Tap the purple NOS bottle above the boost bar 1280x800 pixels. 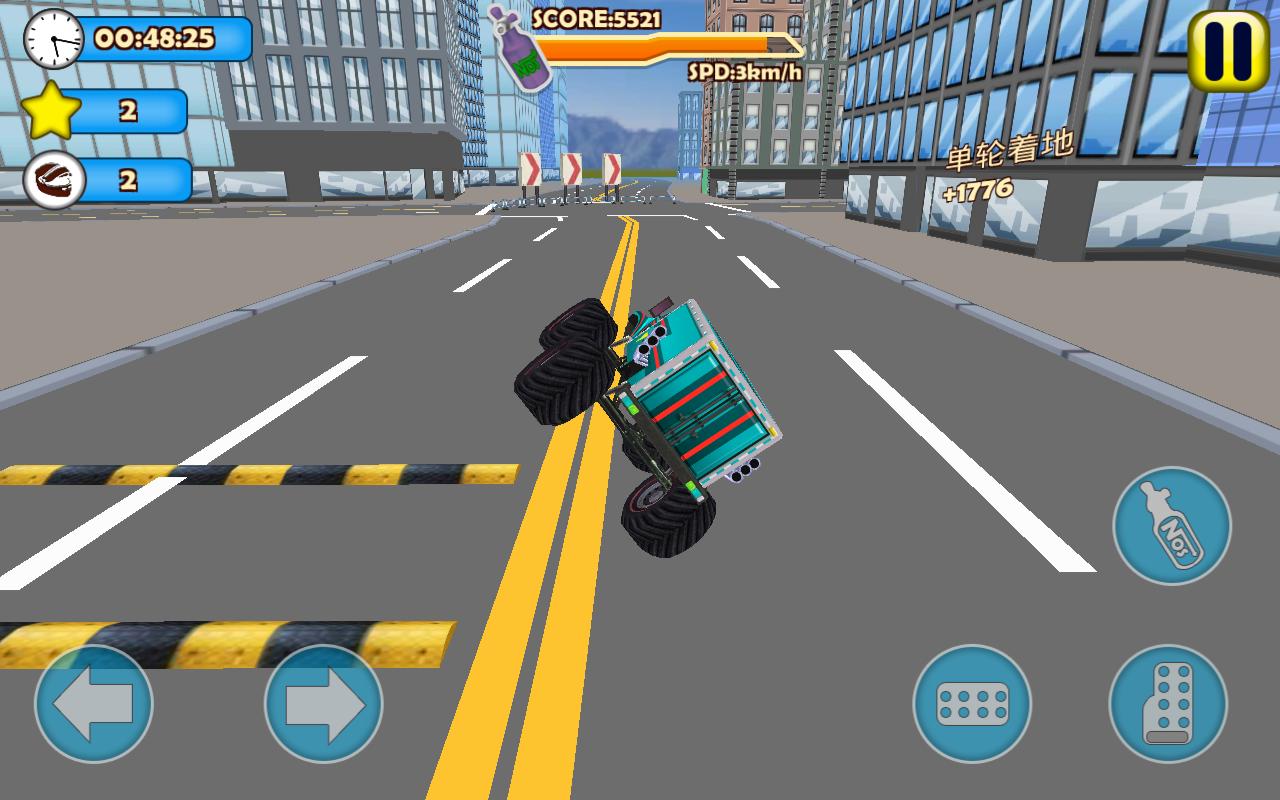click(x=525, y=45)
